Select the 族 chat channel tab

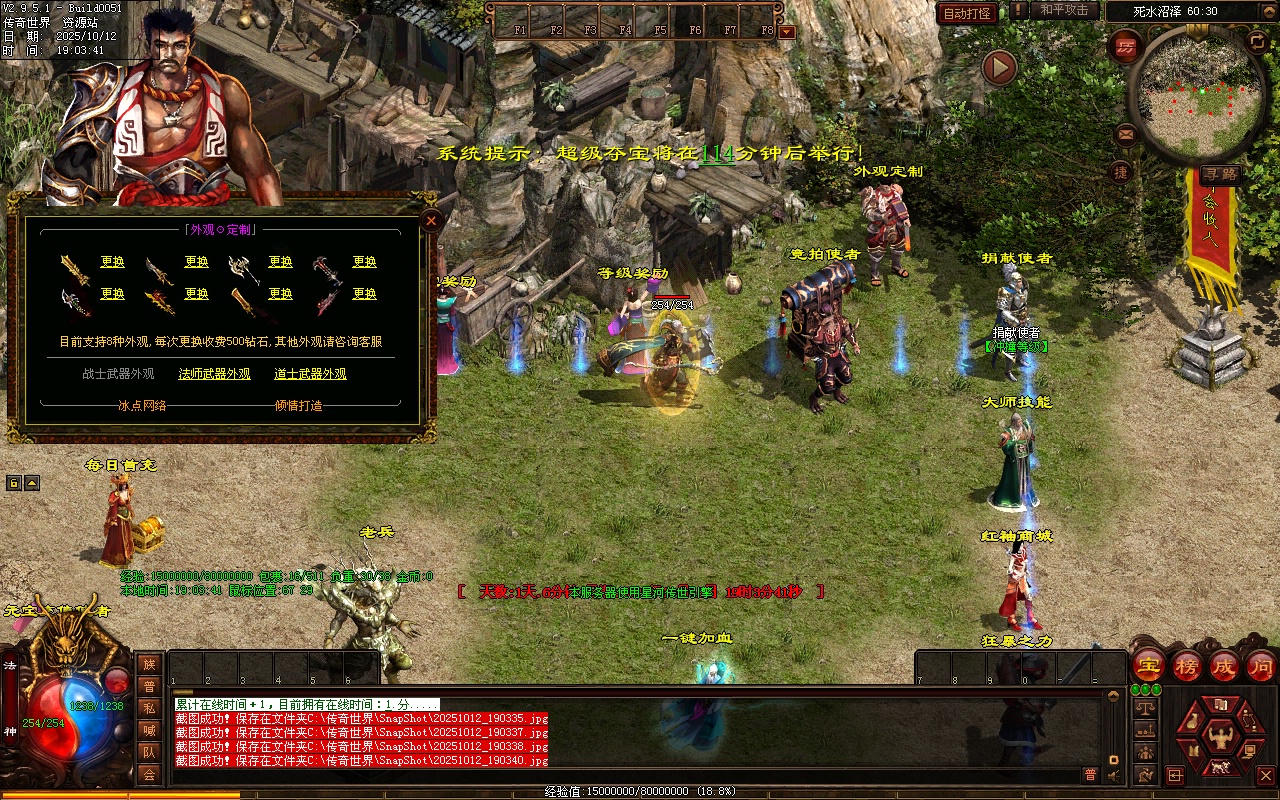pyautogui.click(x=149, y=664)
